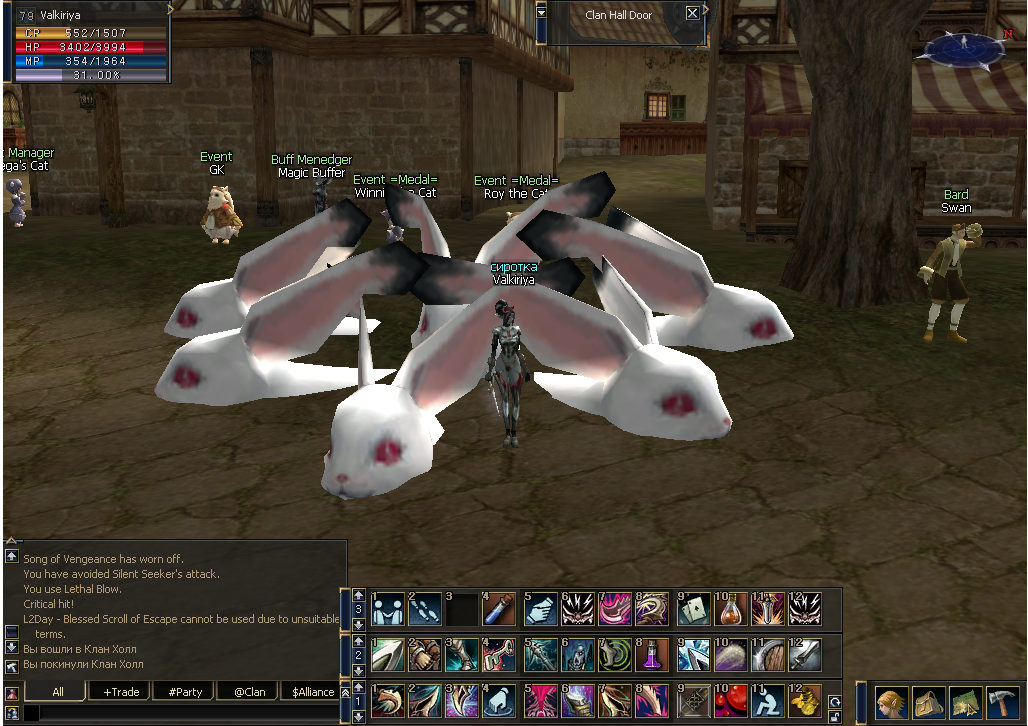The image size is (1028, 726).
Task: Open the character status elf-head icon
Action: pyautogui.click(x=891, y=701)
